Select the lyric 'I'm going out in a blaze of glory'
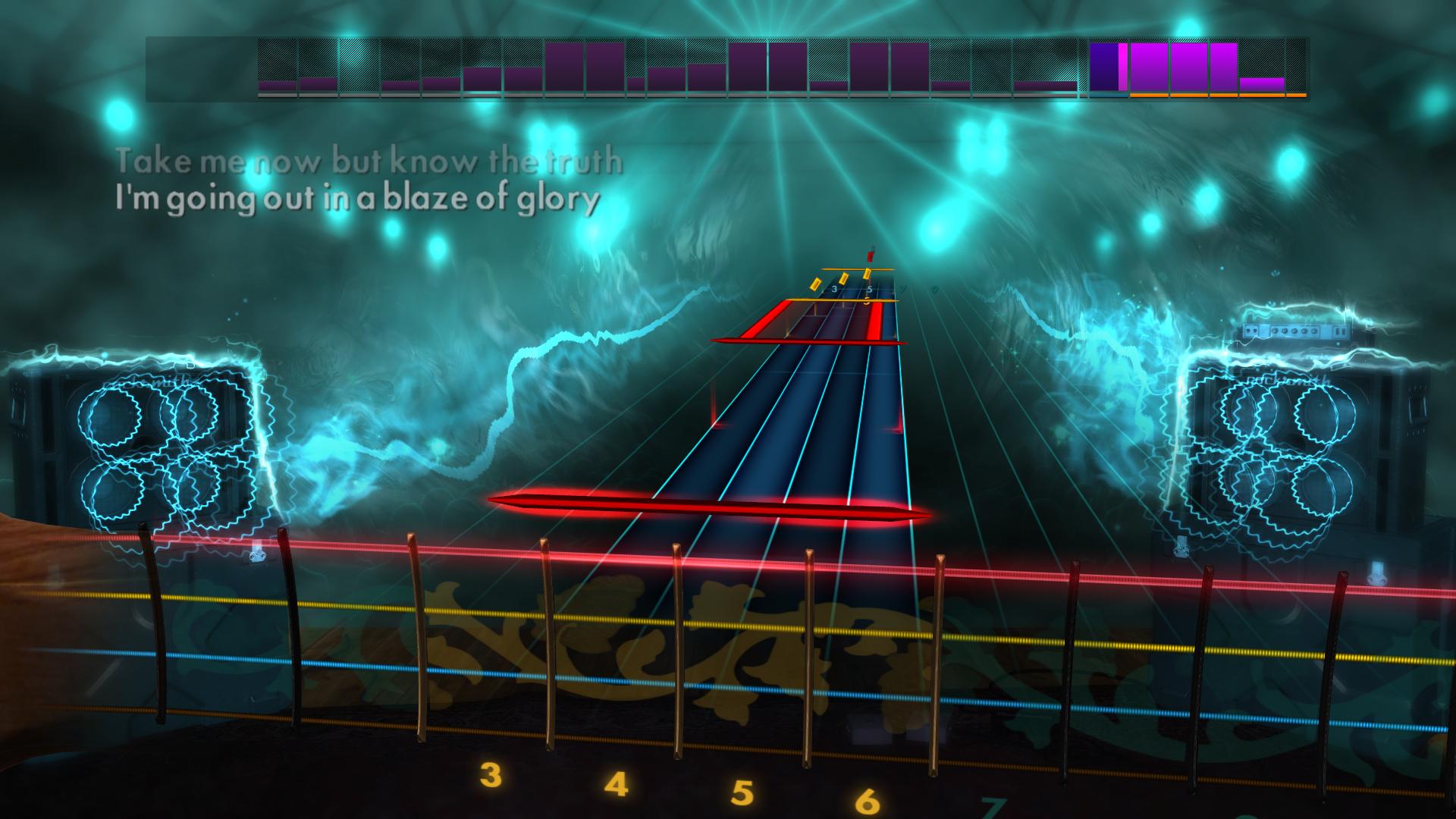1456x819 pixels. (356, 199)
